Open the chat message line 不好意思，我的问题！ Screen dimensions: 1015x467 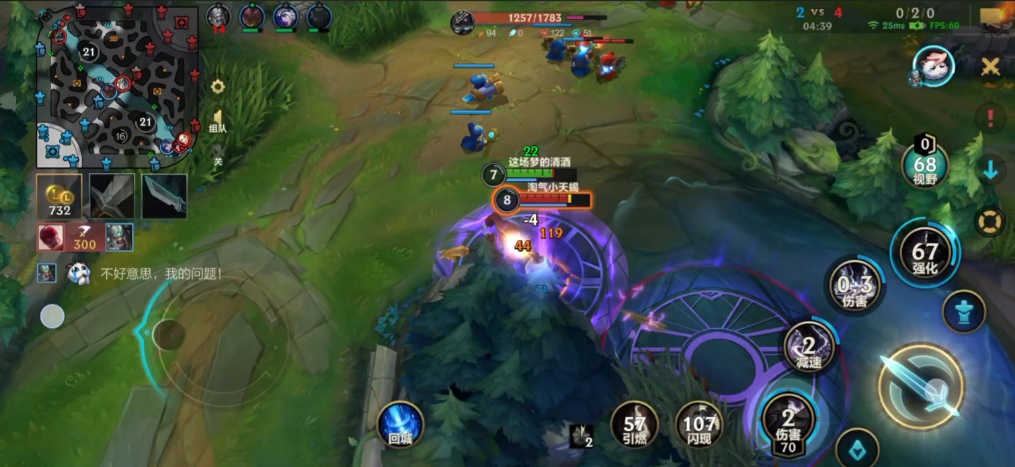pos(160,273)
